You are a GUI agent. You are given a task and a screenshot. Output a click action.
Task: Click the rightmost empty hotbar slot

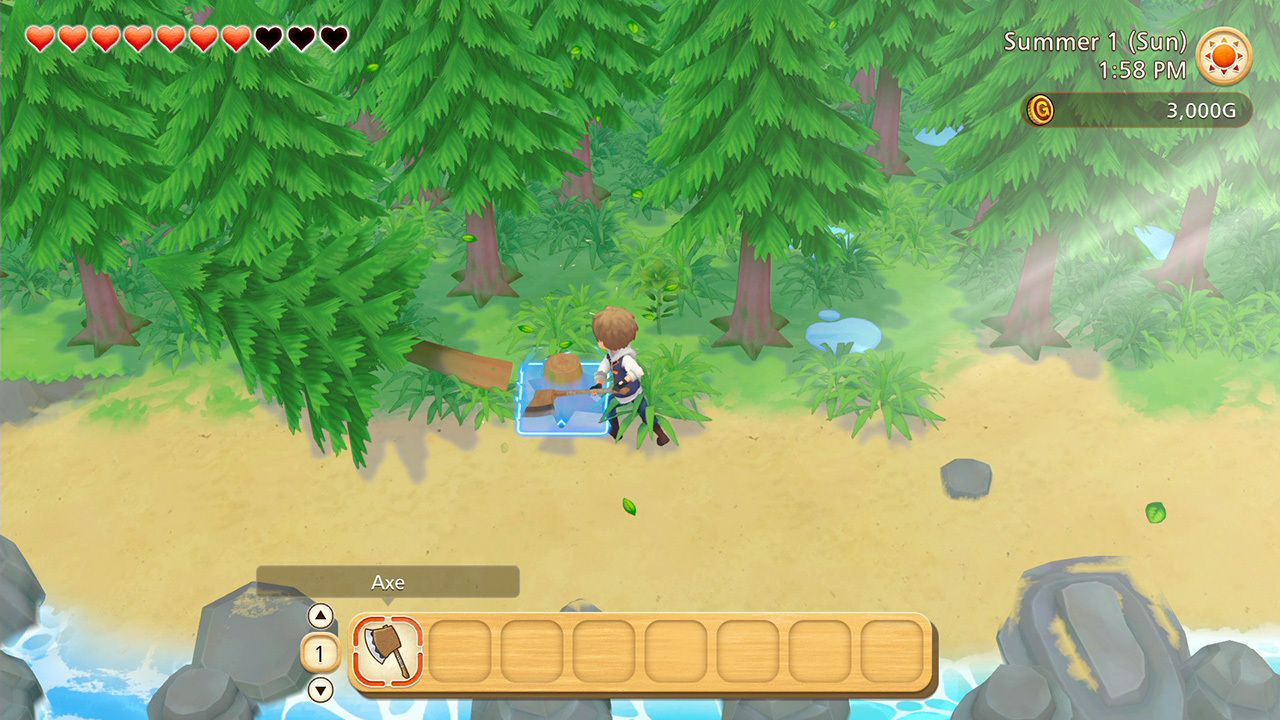click(893, 653)
